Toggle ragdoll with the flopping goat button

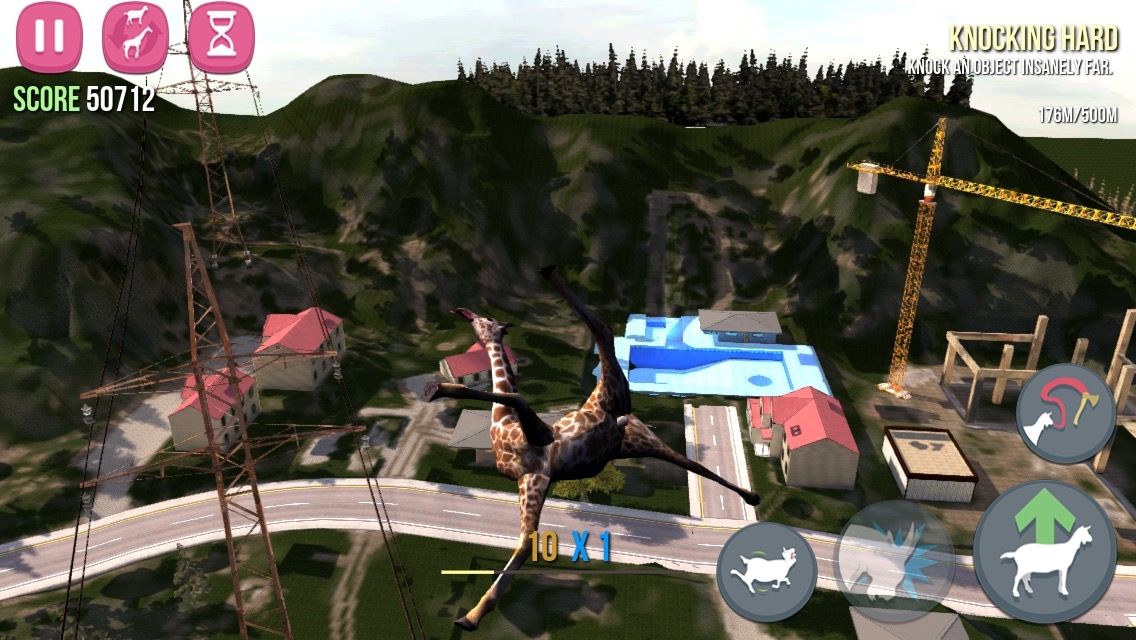coord(767,571)
